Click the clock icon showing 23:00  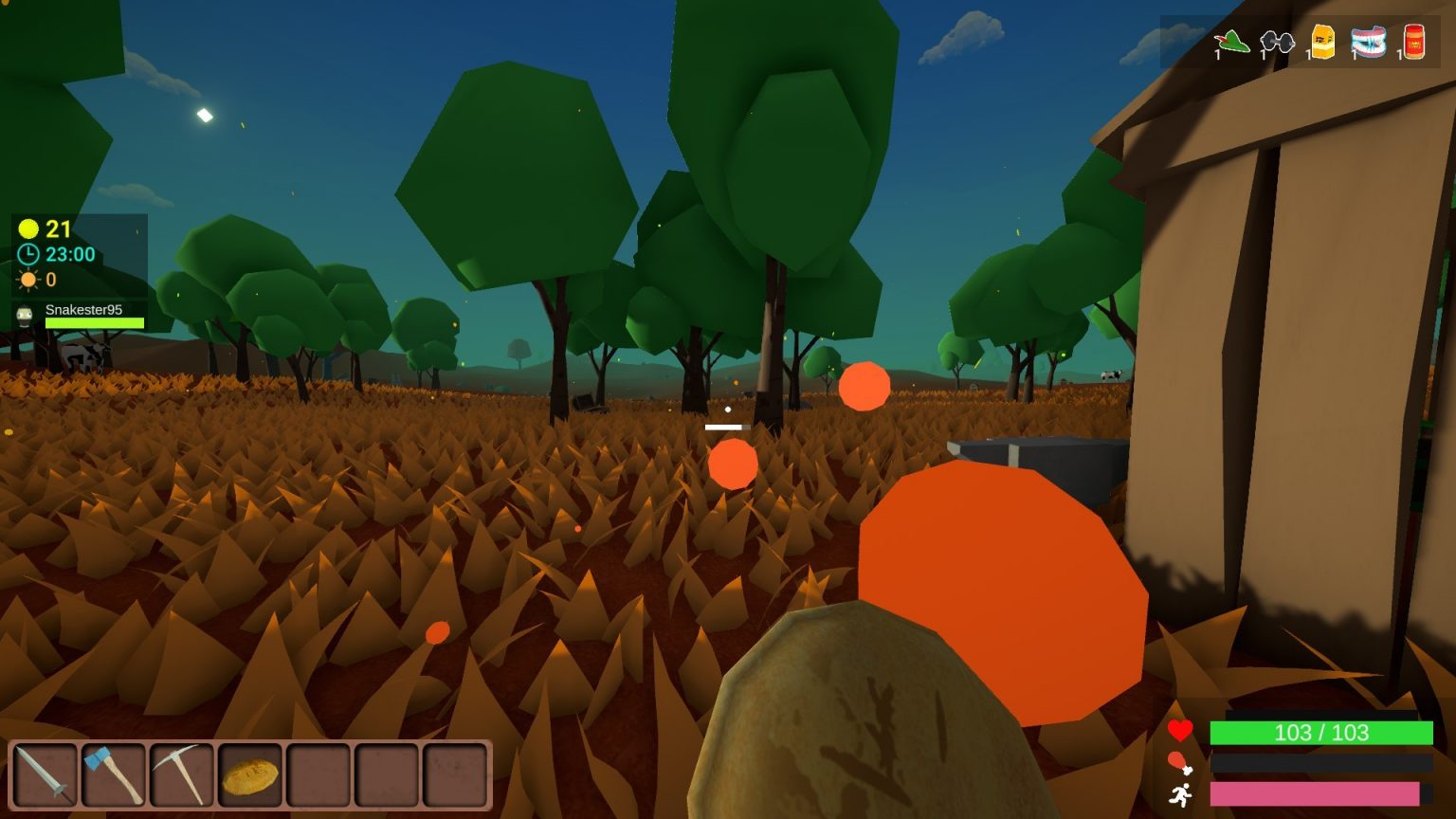point(27,254)
